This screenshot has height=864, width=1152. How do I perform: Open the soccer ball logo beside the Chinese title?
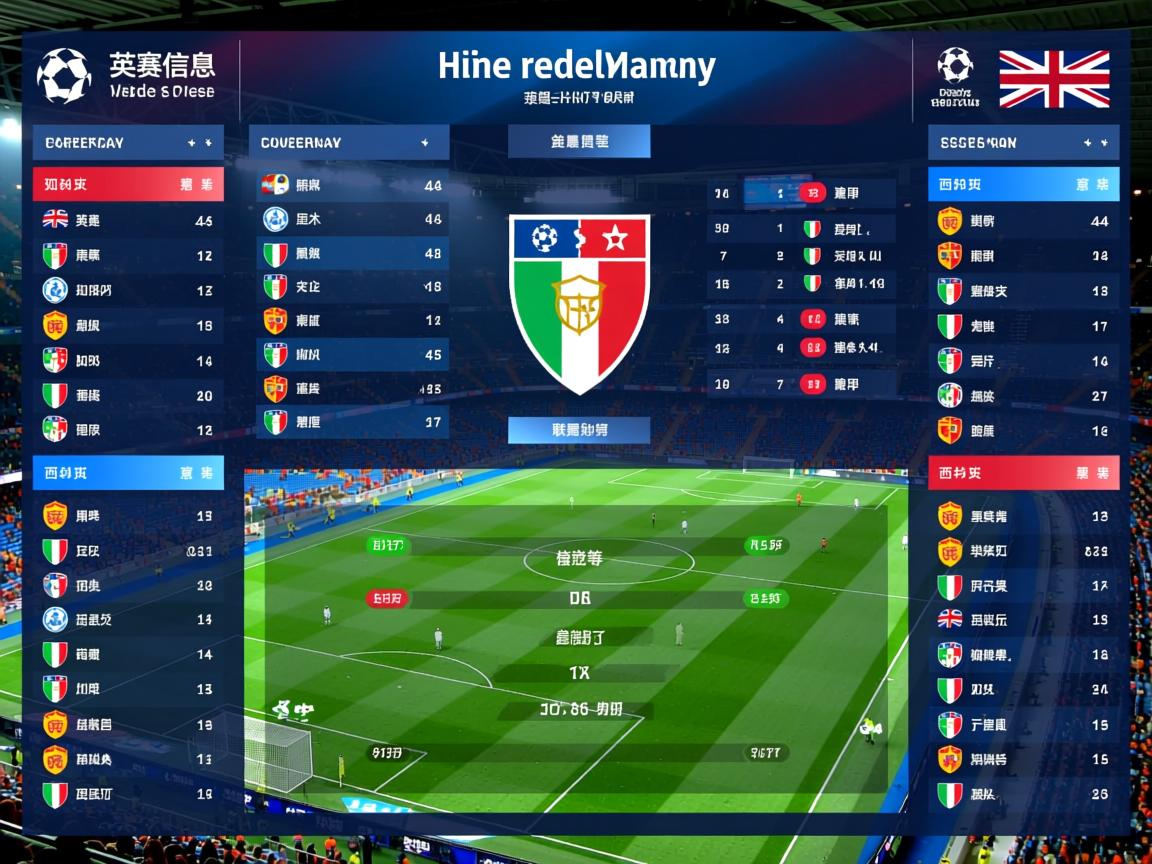pos(63,74)
